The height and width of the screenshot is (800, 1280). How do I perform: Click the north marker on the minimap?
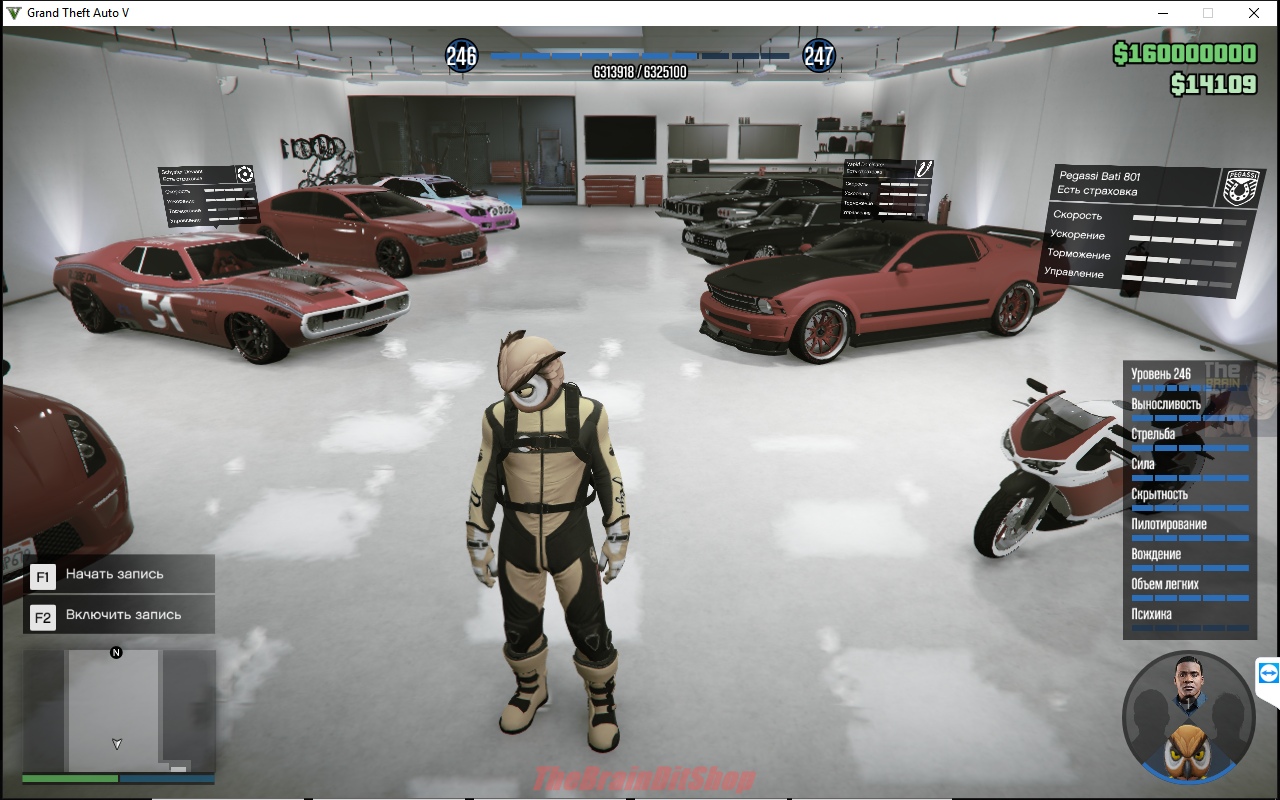point(116,653)
